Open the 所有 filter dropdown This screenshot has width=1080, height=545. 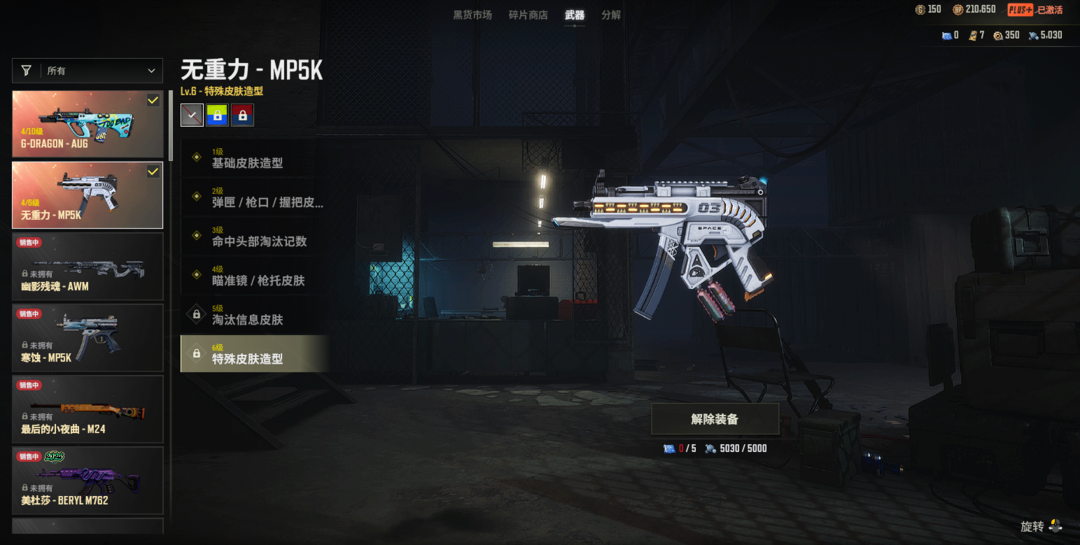pos(87,71)
